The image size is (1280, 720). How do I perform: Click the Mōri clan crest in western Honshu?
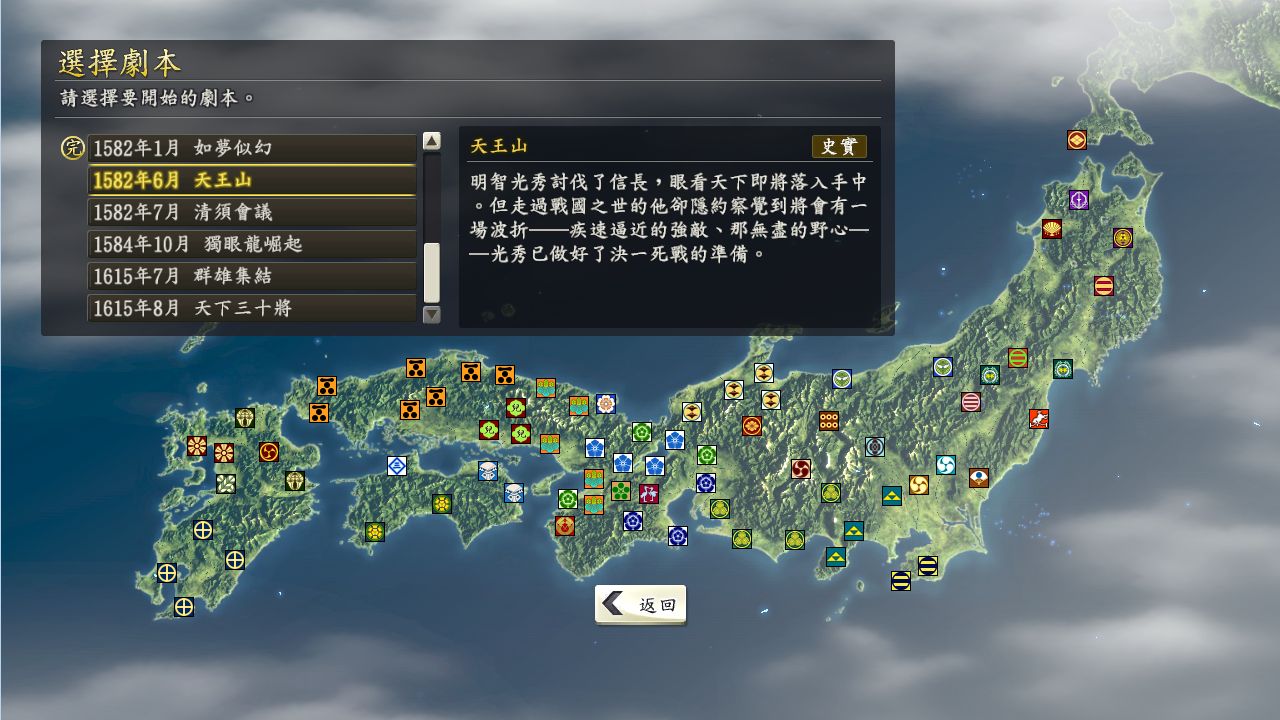click(414, 368)
